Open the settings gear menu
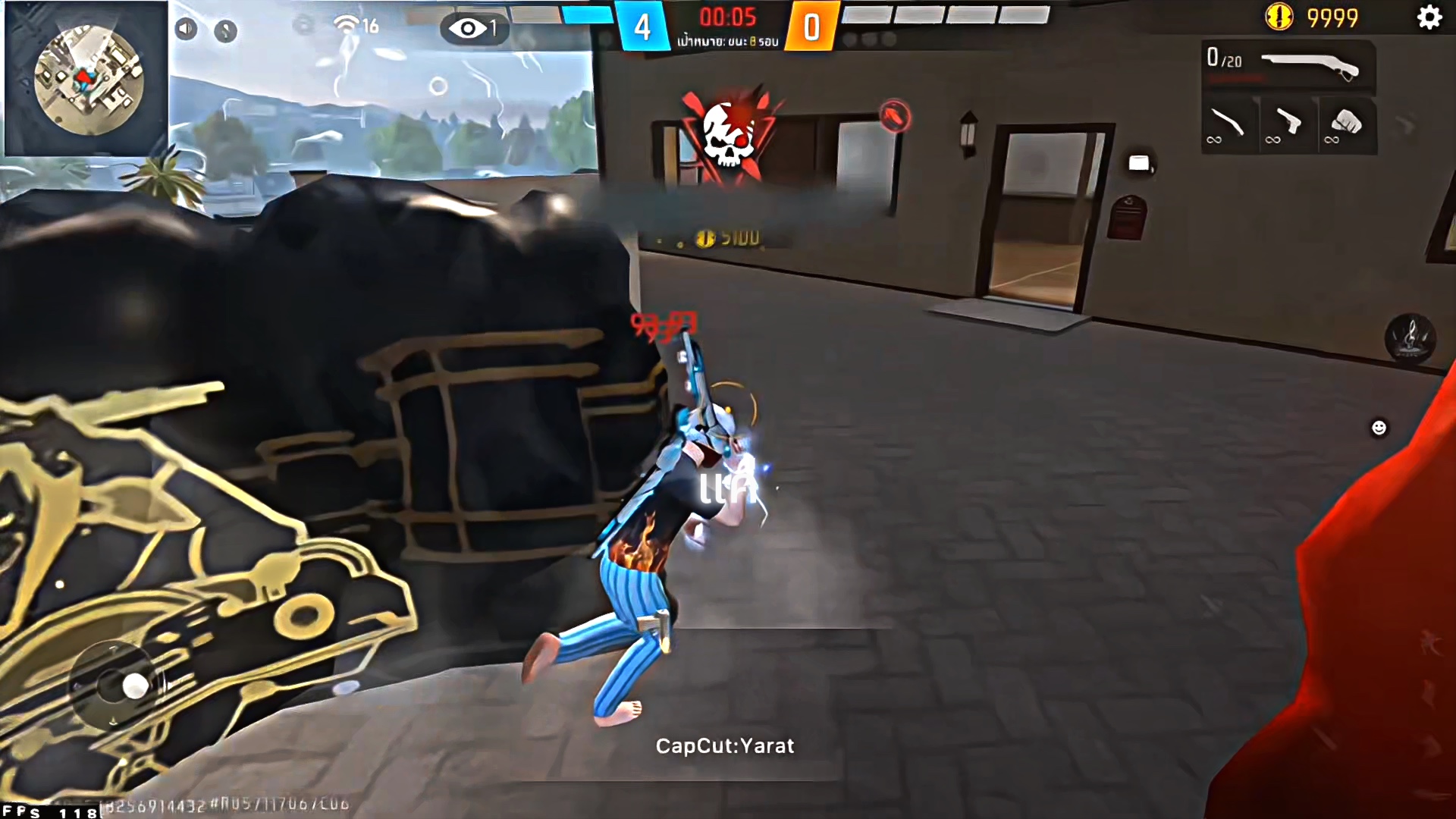 pos(1429,17)
